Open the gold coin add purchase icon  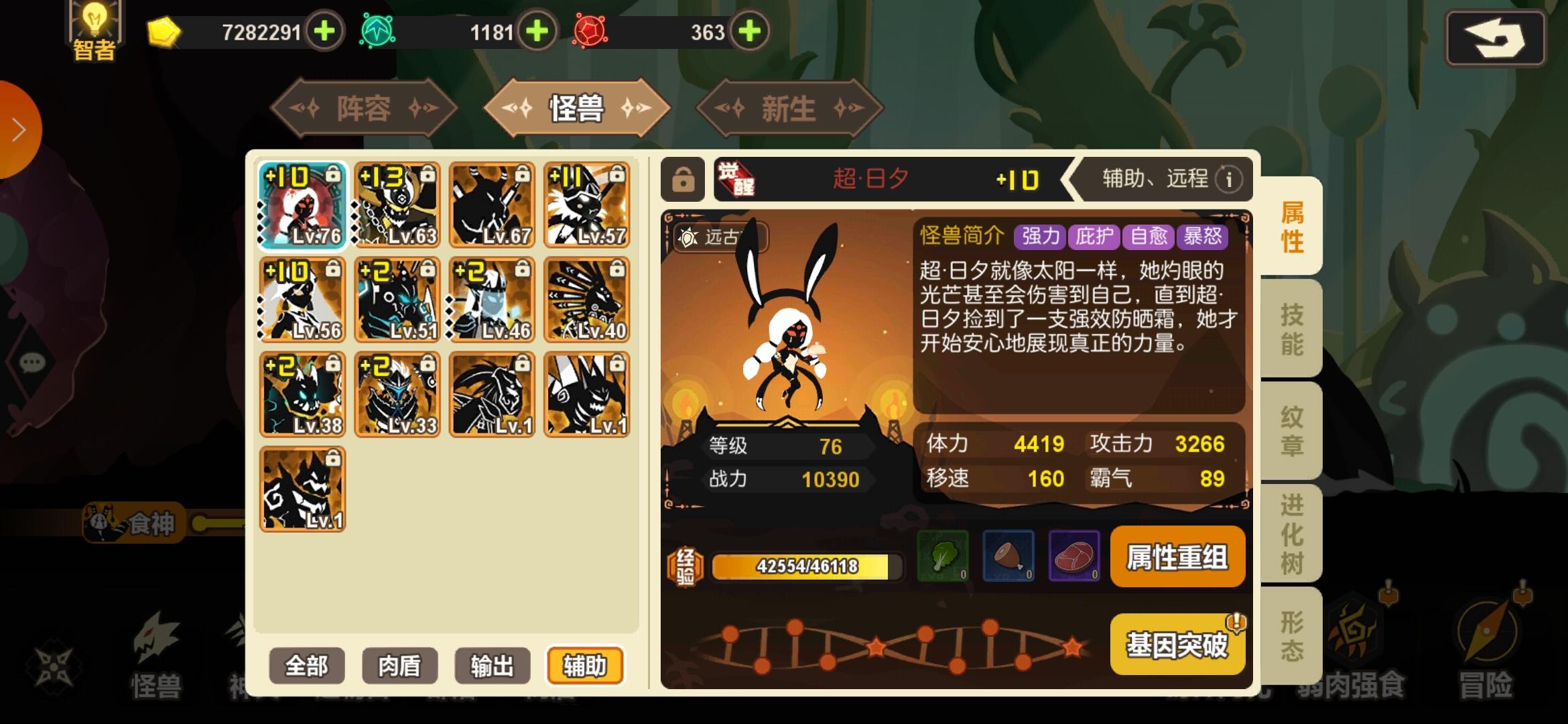click(x=324, y=32)
